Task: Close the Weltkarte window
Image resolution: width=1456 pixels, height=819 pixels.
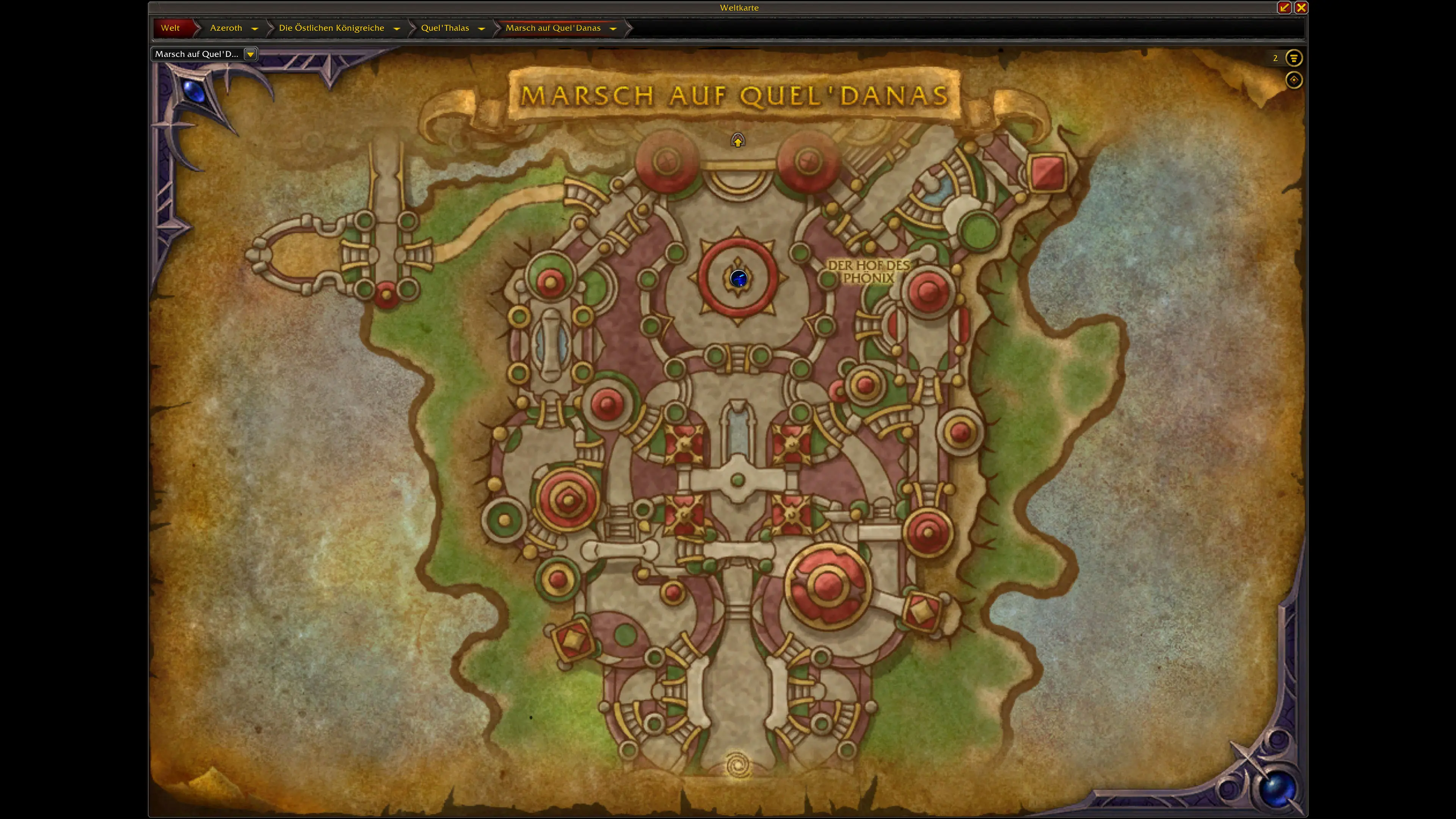Action: tap(1301, 7)
